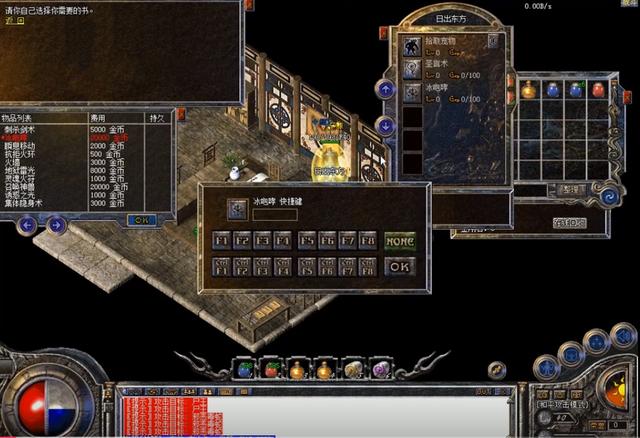Go to the previous shop list page
The width and height of the screenshot is (640, 438).
click(27, 225)
